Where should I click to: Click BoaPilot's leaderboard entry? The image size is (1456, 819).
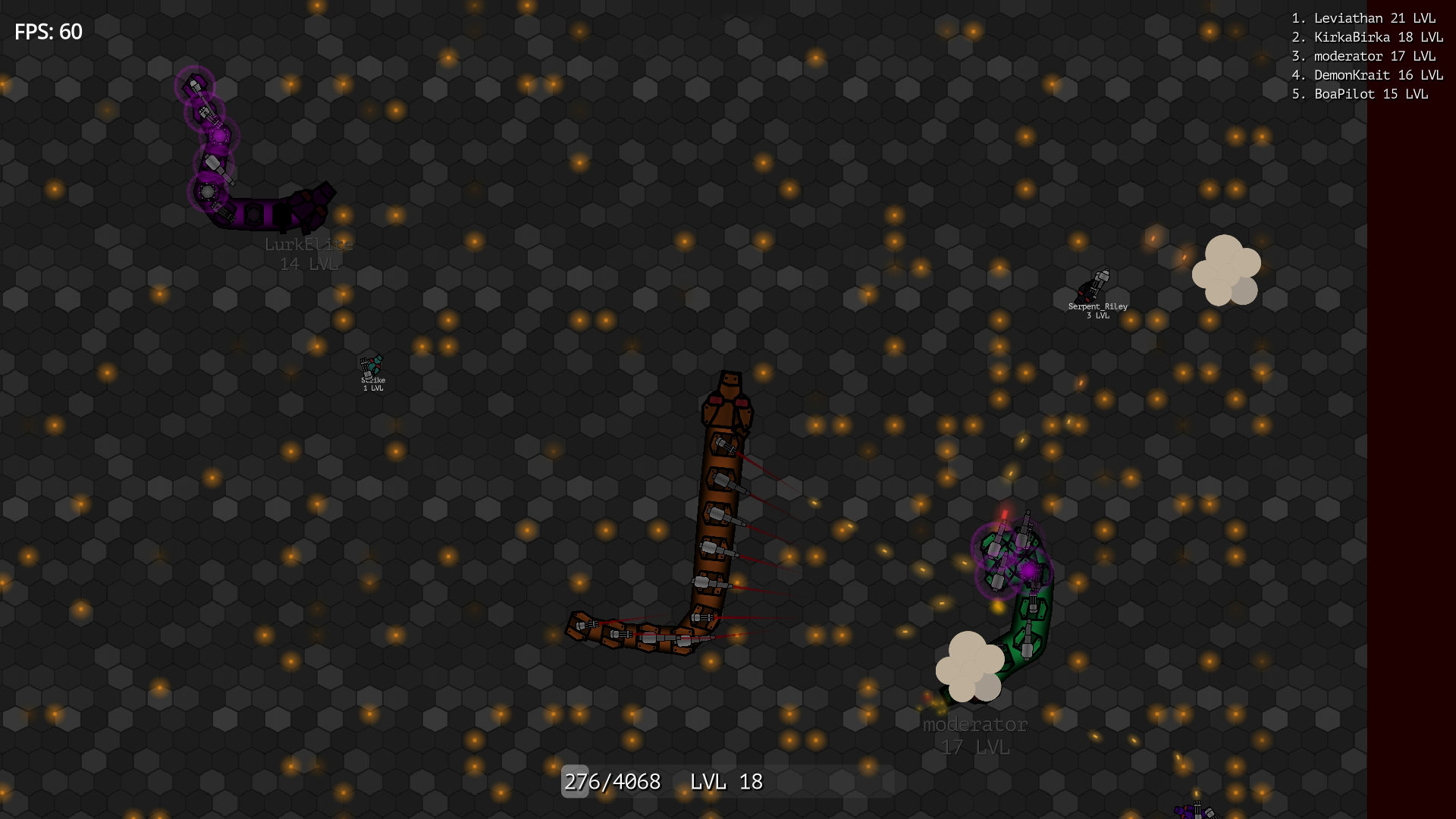(x=1360, y=95)
